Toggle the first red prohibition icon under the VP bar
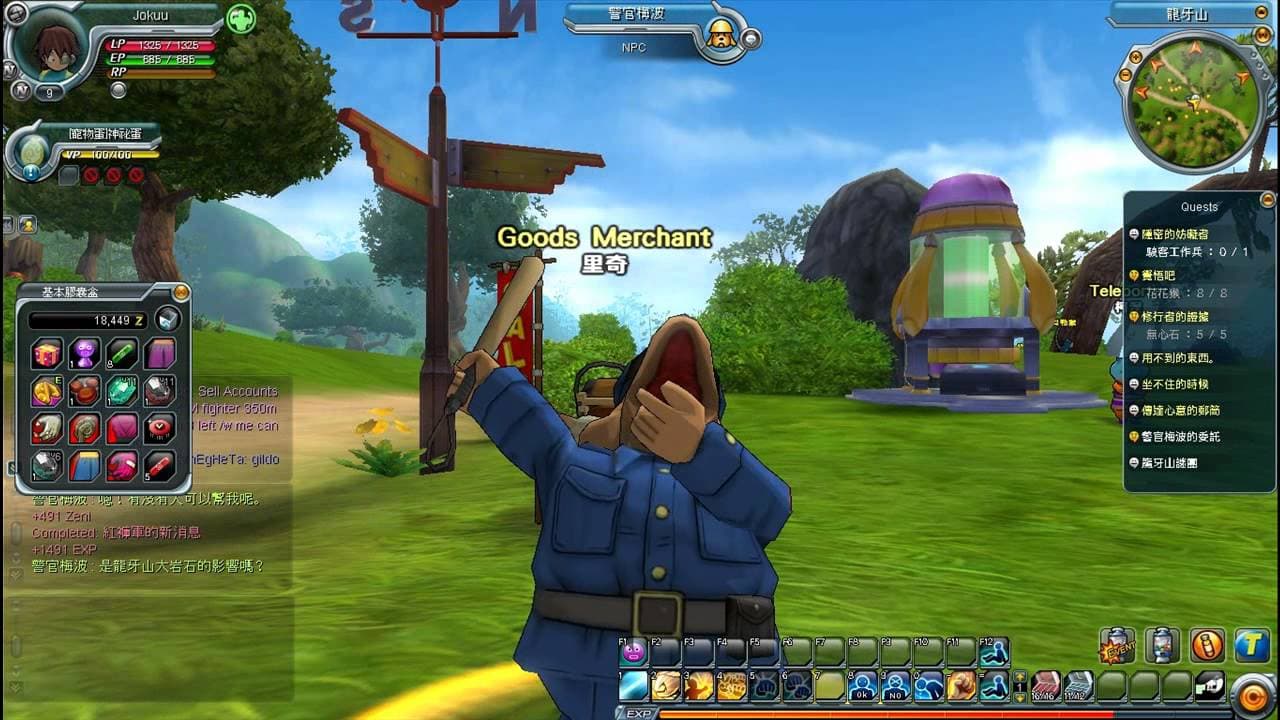Screen dimensions: 1280x720 coord(90,175)
